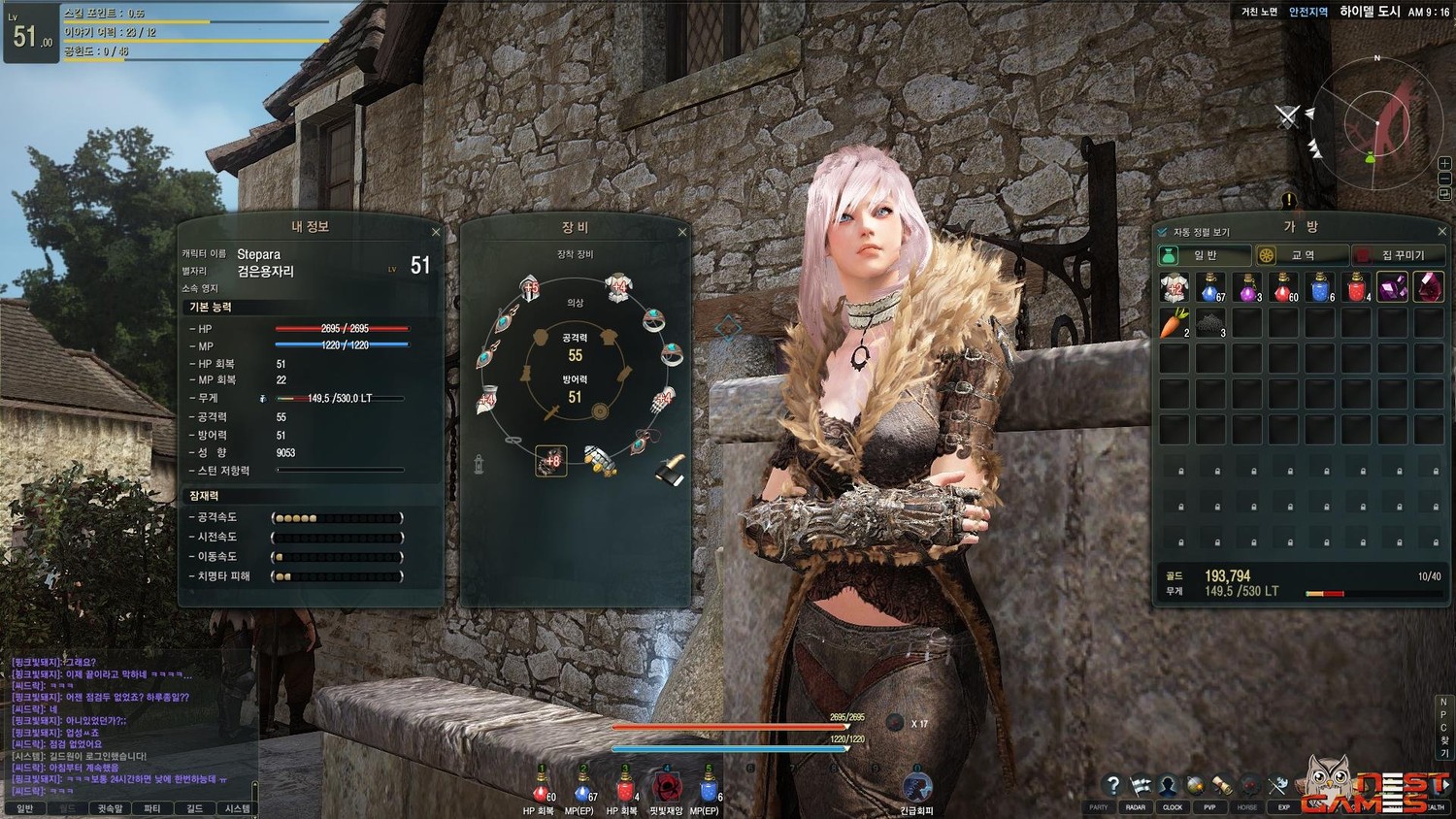Select the 집 꾸미기 tab
The height and width of the screenshot is (819, 1456).
(x=1398, y=255)
